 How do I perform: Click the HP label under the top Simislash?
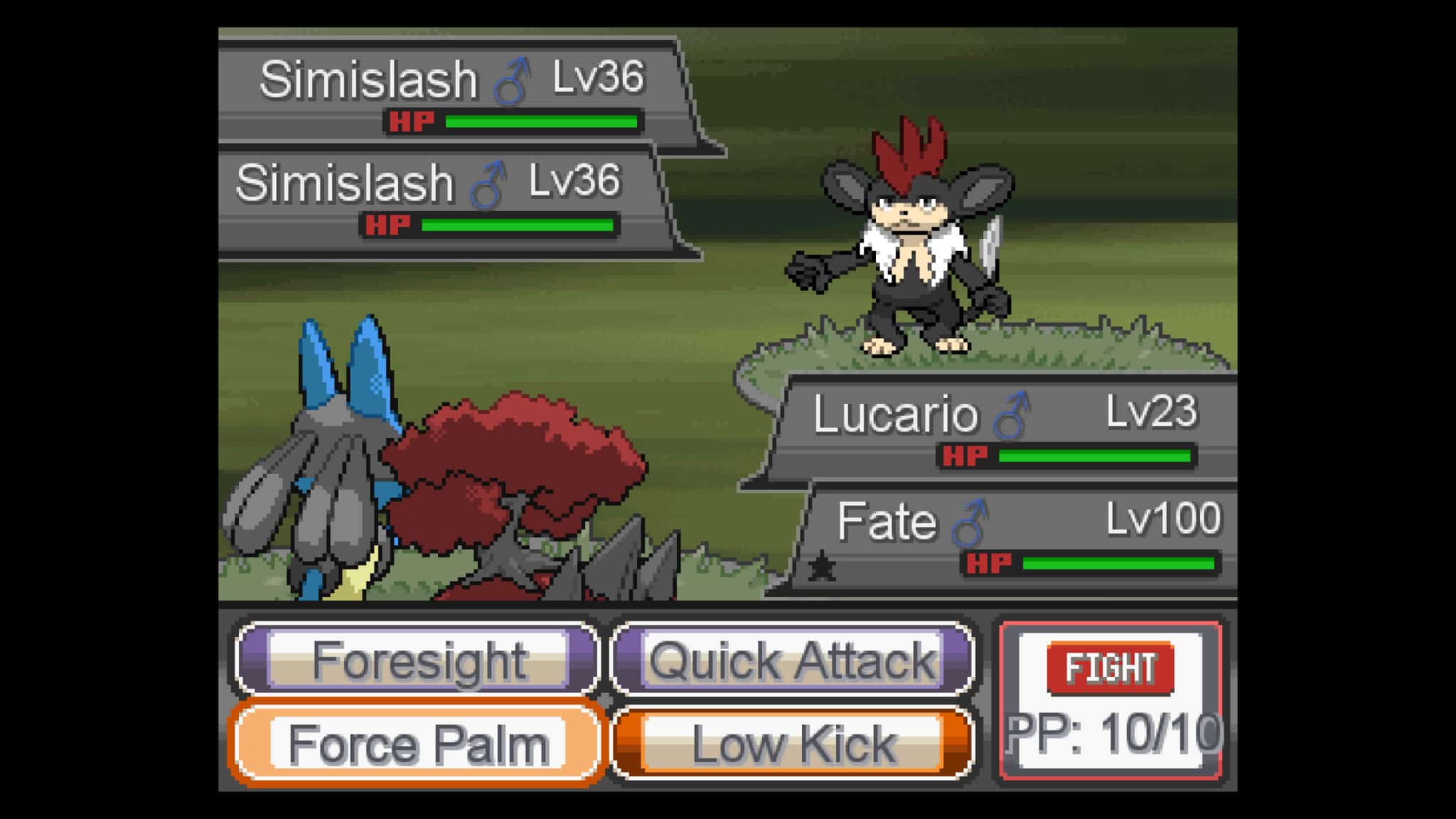point(411,120)
